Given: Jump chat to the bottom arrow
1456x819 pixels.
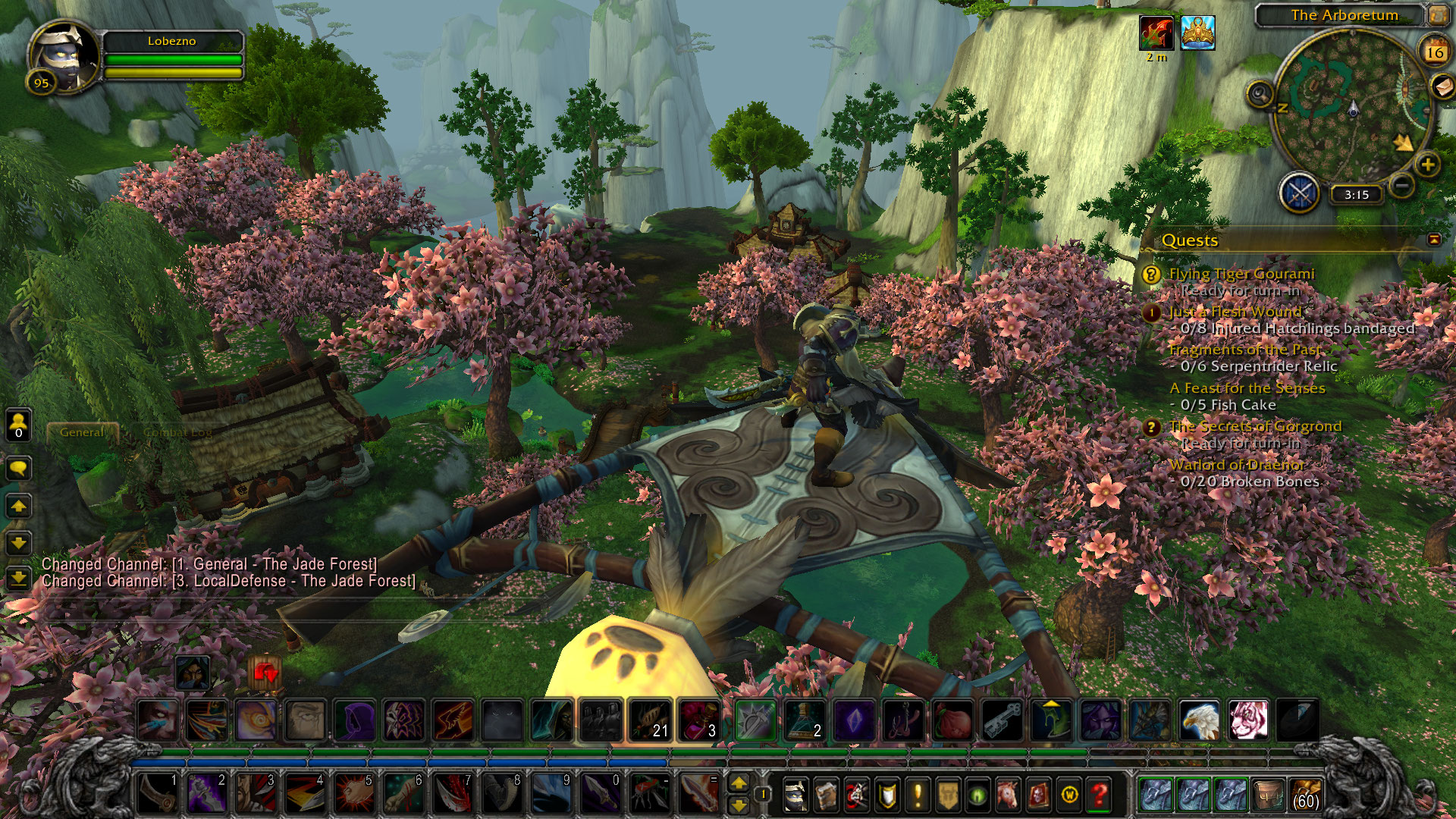Looking at the screenshot, I should 18,579.
